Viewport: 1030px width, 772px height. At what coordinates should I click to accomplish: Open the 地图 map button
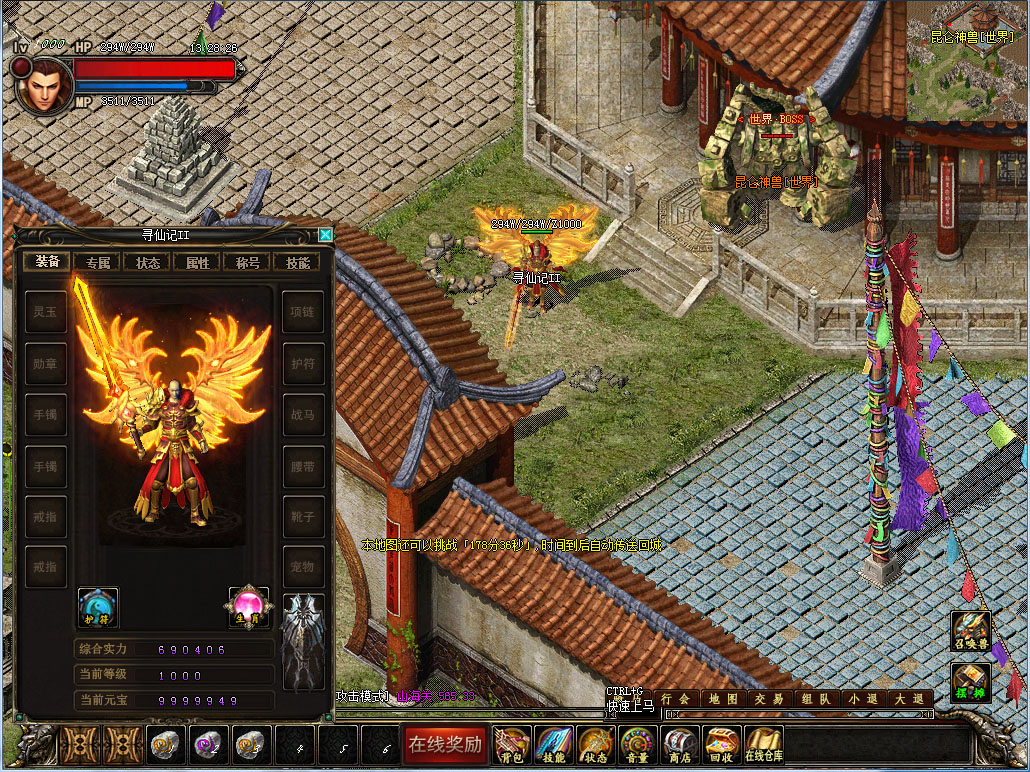click(723, 699)
